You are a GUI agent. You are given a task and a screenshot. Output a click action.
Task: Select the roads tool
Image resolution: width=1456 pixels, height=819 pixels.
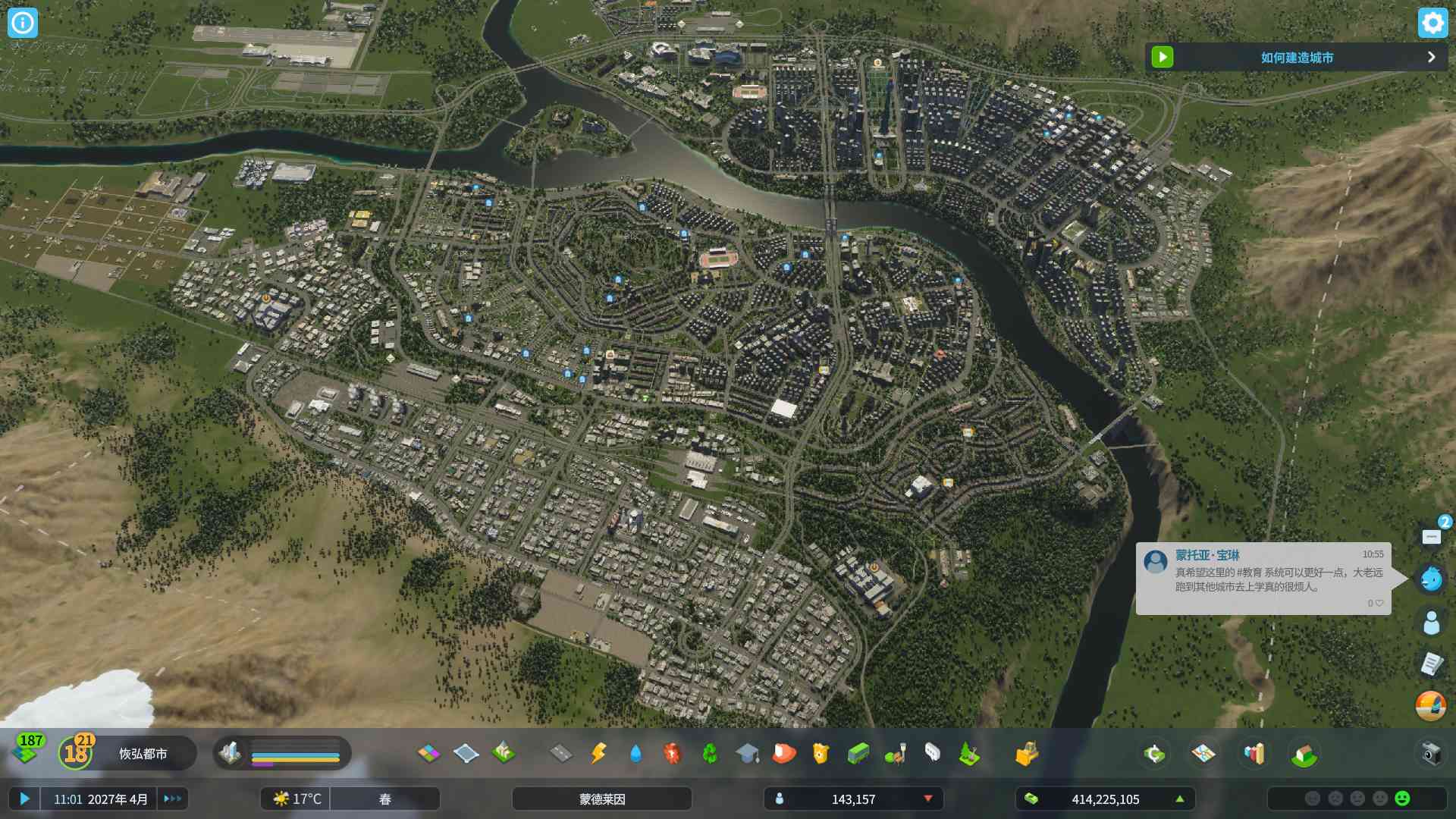[x=561, y=753]
